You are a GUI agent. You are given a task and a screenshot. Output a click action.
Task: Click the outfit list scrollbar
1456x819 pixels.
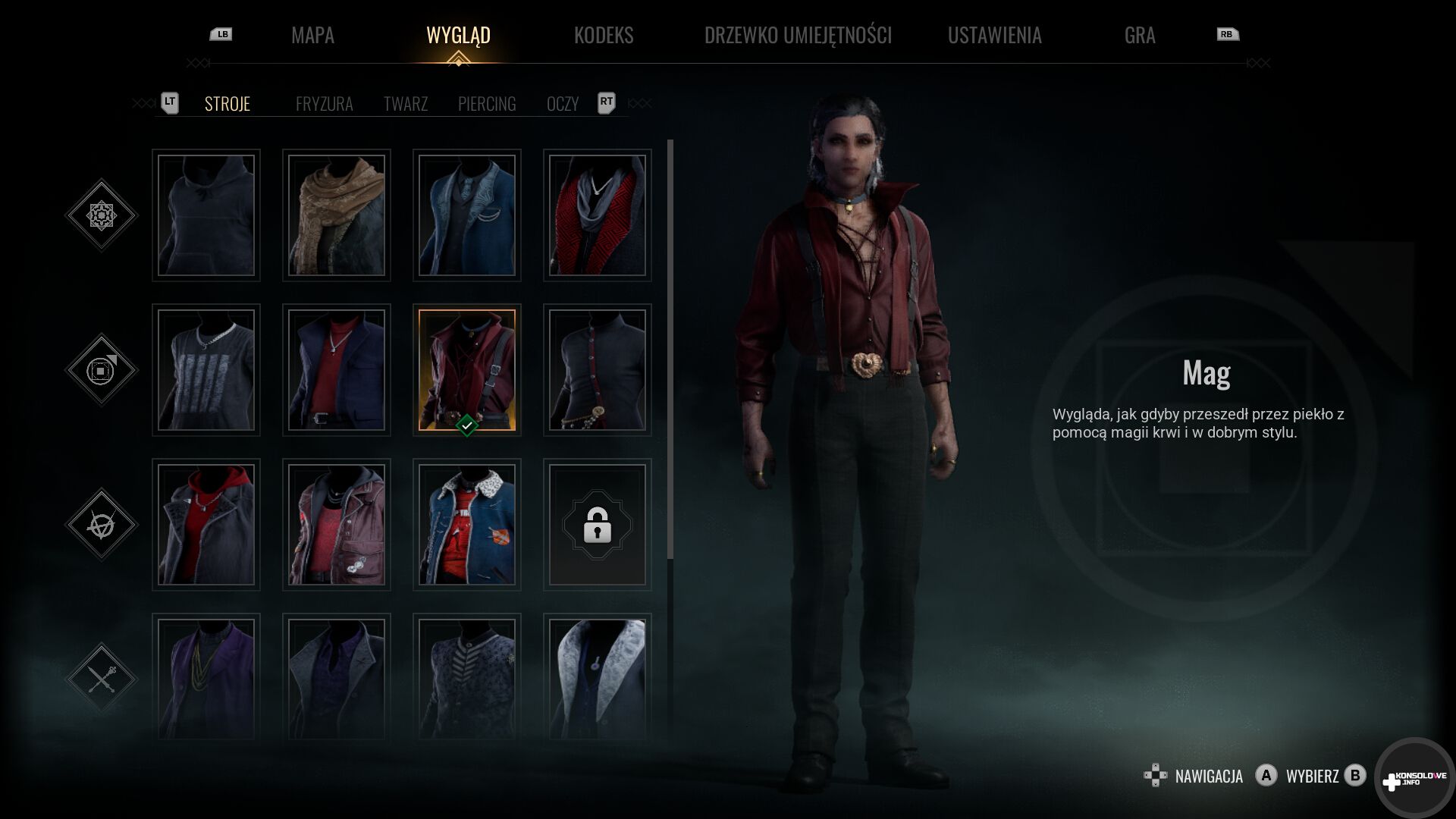670,349
